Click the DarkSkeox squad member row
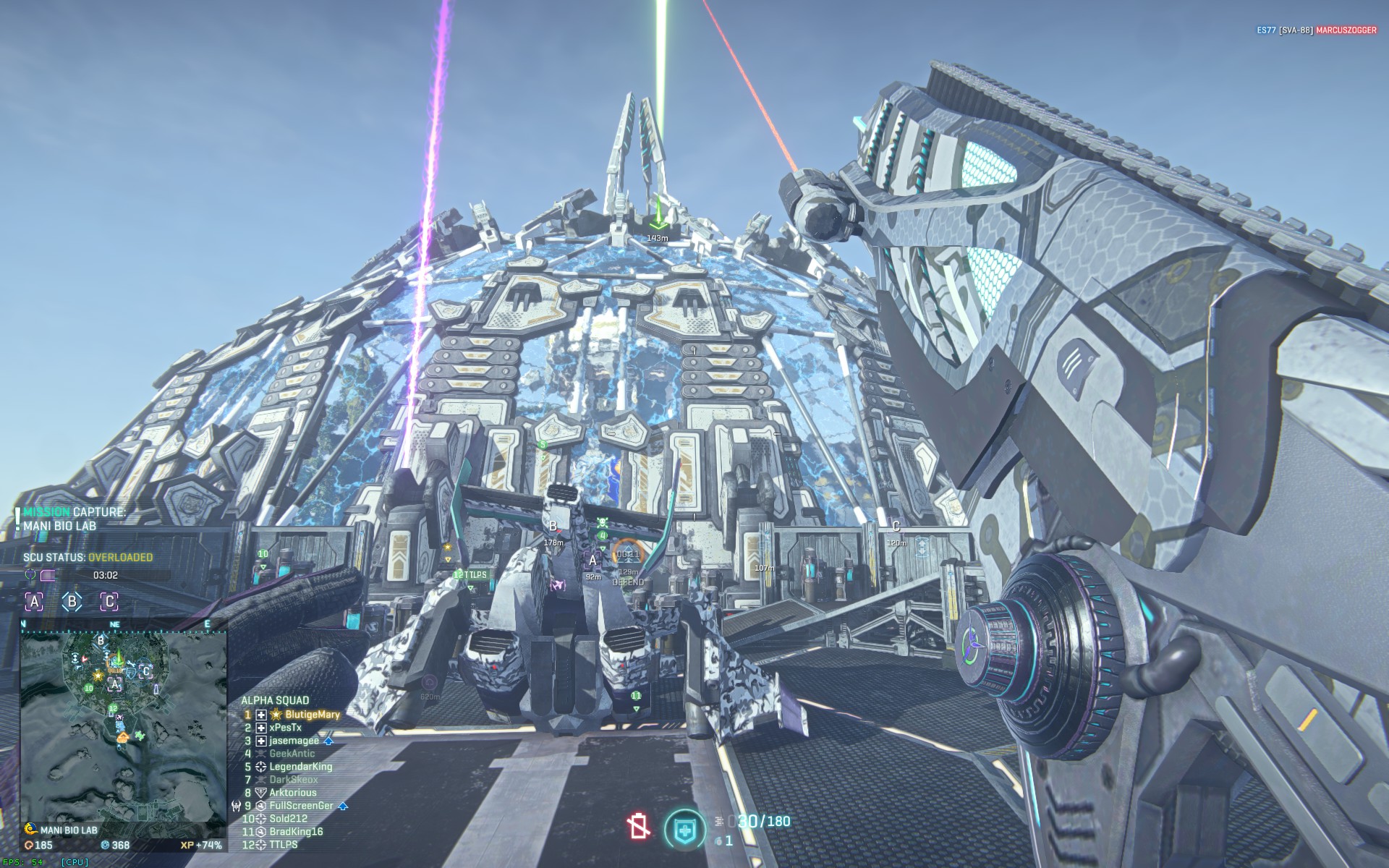The width and height of the screenshot is (1389, 868). tap(293, 780)
